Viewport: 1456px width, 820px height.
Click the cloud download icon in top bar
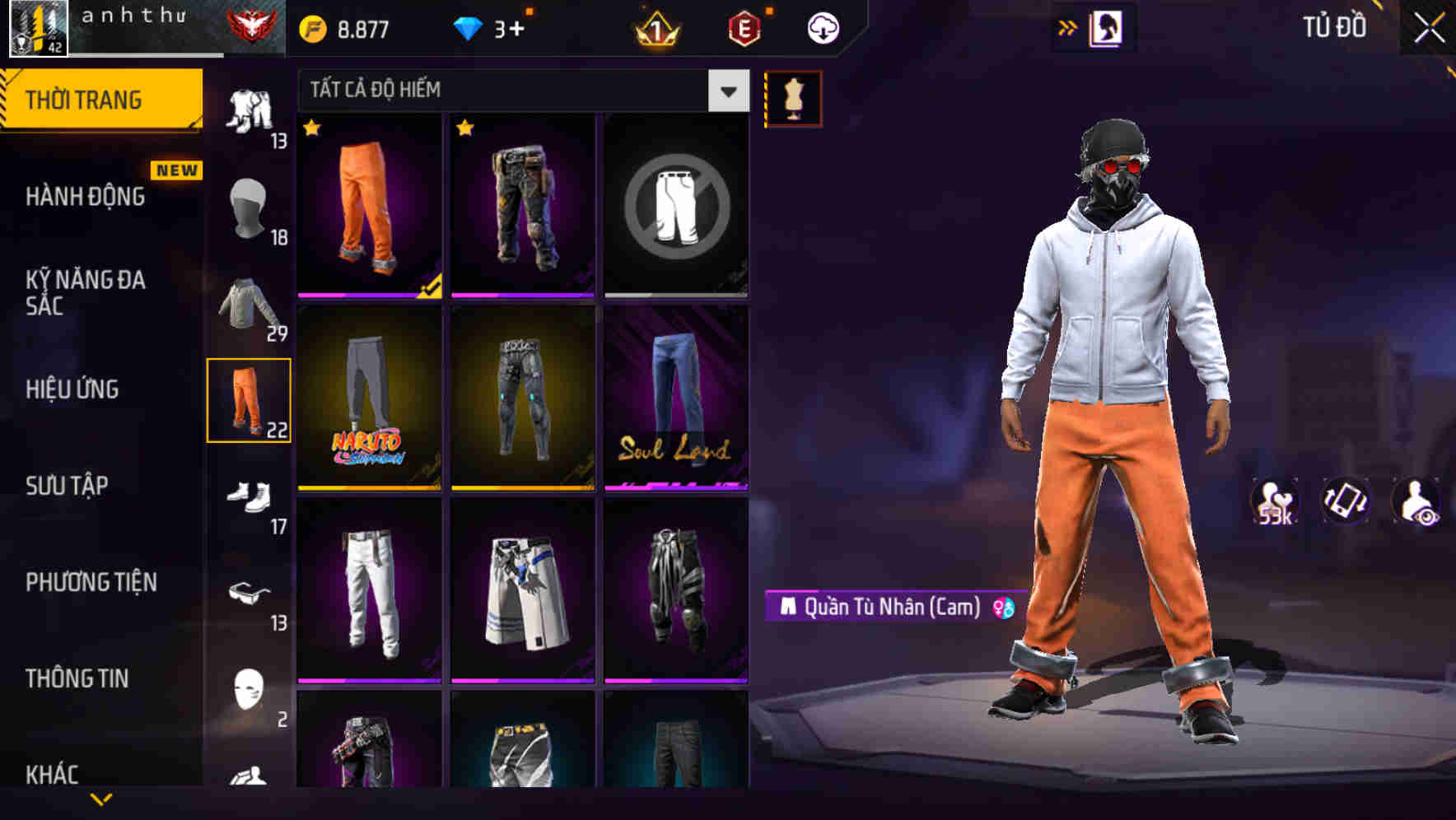[x=822, y=26]
